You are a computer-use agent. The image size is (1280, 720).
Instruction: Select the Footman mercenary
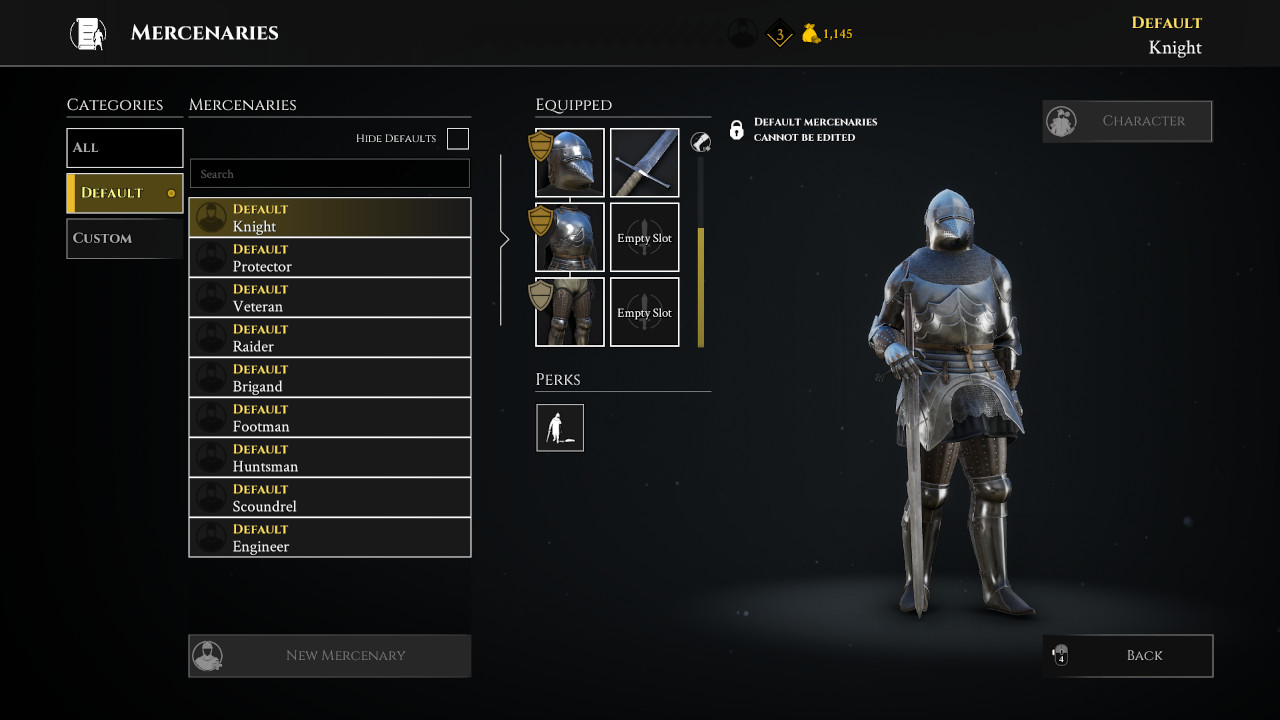[330, 418]
